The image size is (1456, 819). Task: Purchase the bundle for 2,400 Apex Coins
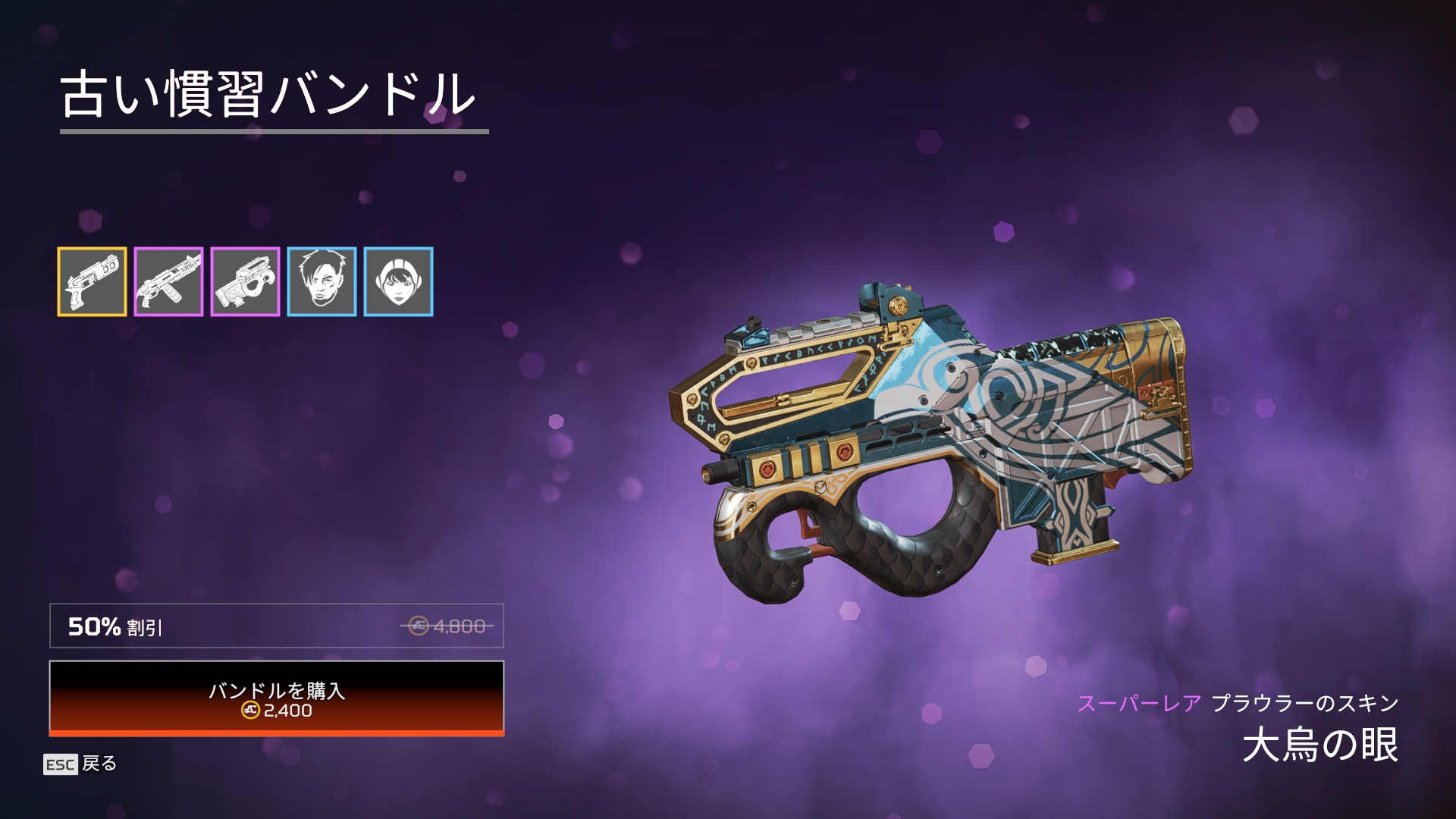coord(276,698)
